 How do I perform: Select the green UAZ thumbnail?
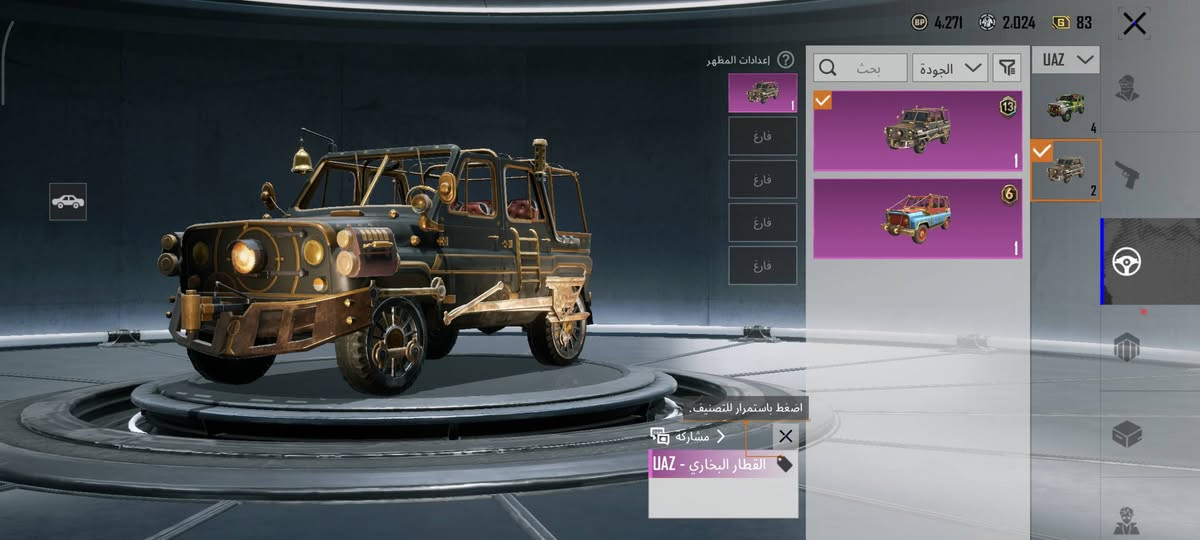(1065, 106)
